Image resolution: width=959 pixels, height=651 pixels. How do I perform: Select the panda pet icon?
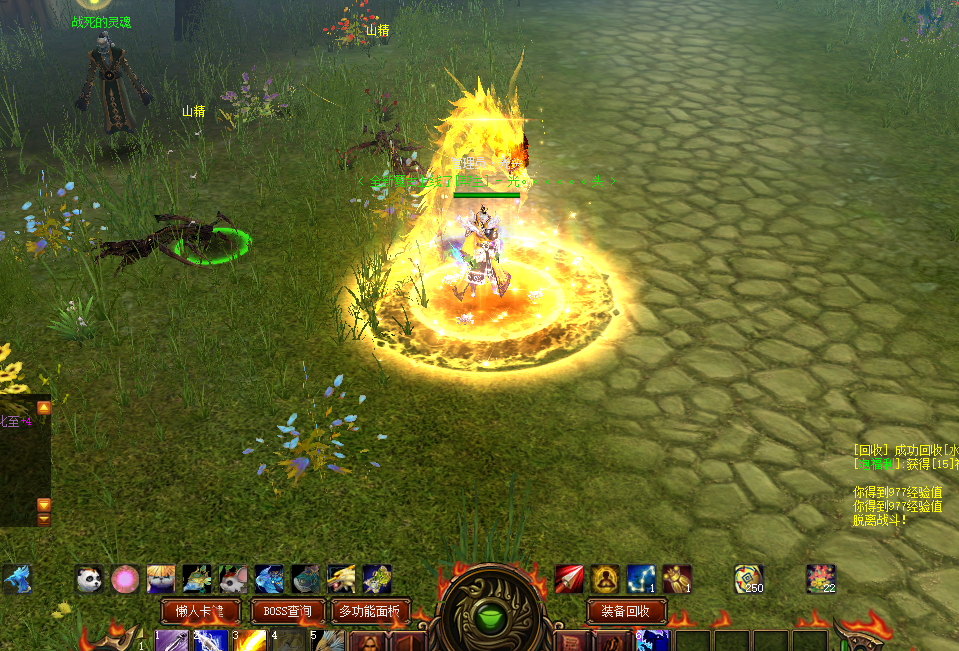[x=89, y=579]
